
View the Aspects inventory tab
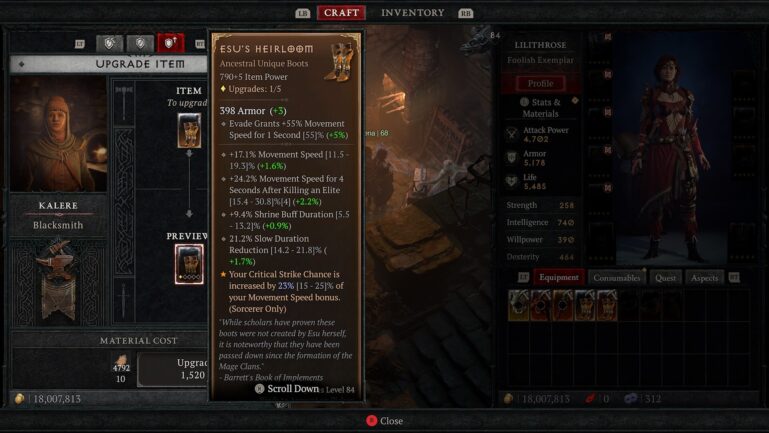tap(704, 277)
